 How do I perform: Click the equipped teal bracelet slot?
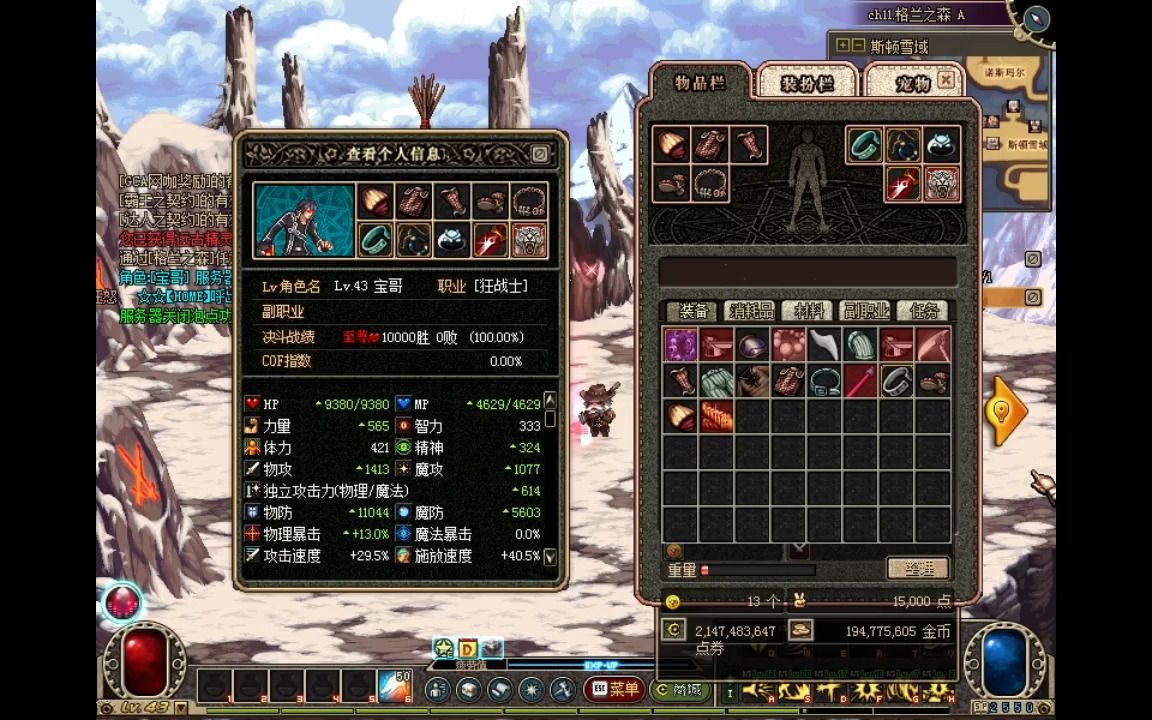tap(865, 145)
